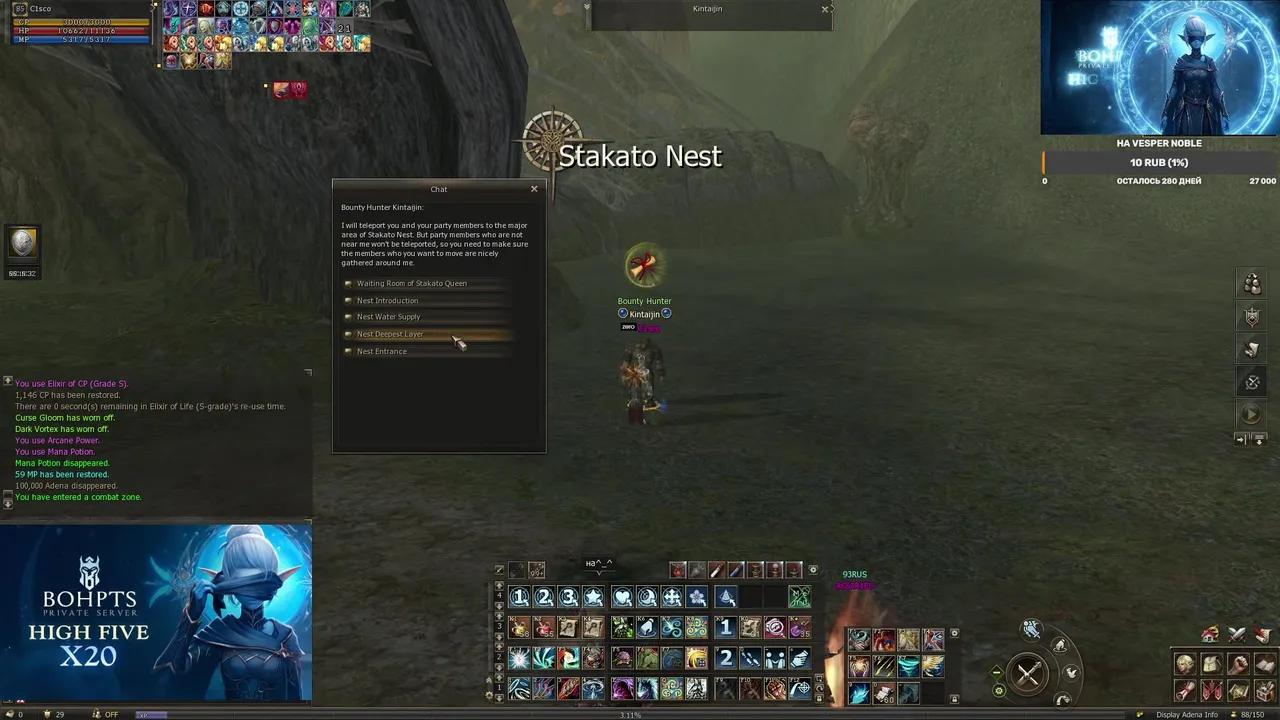The height and width of the screenshot is (720, 1280).
Task: Select the 'Nest Entrance' teleport option
Action: (x=382, y=351)
